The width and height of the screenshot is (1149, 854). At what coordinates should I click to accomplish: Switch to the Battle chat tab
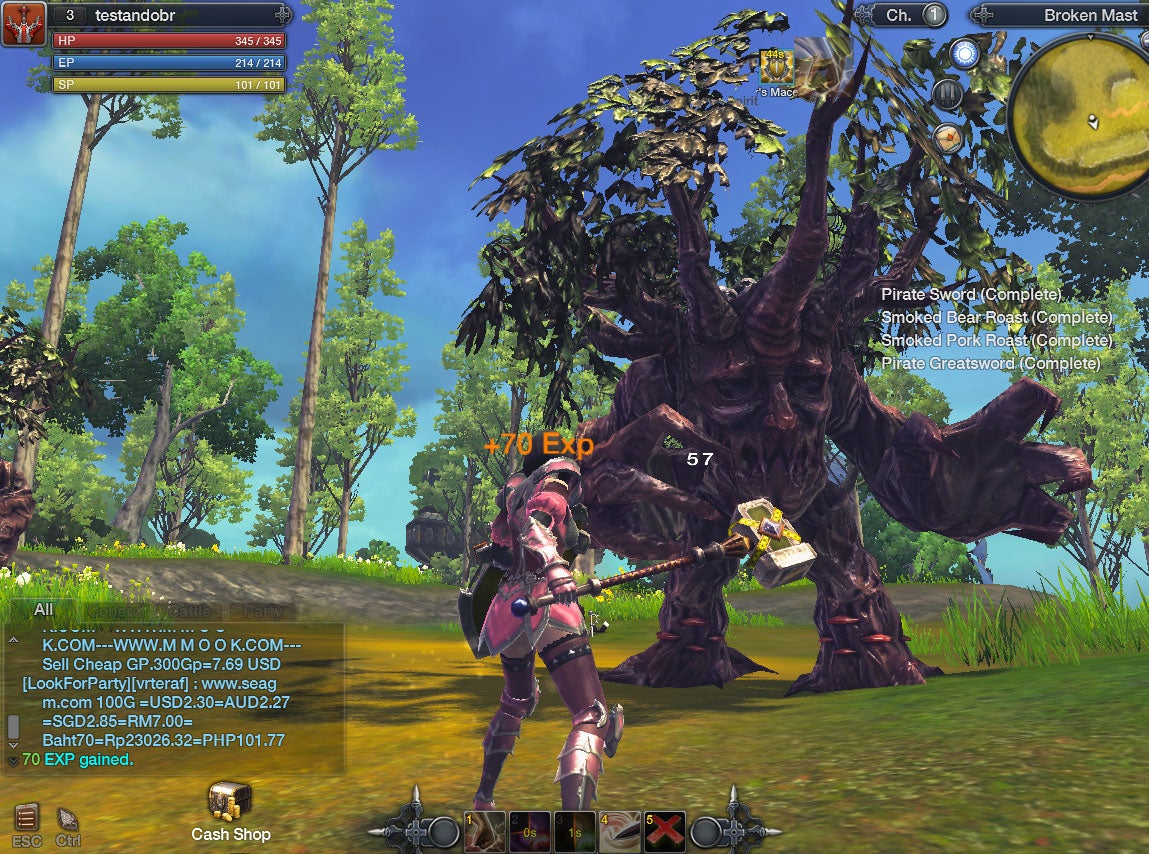coord(192,611)
